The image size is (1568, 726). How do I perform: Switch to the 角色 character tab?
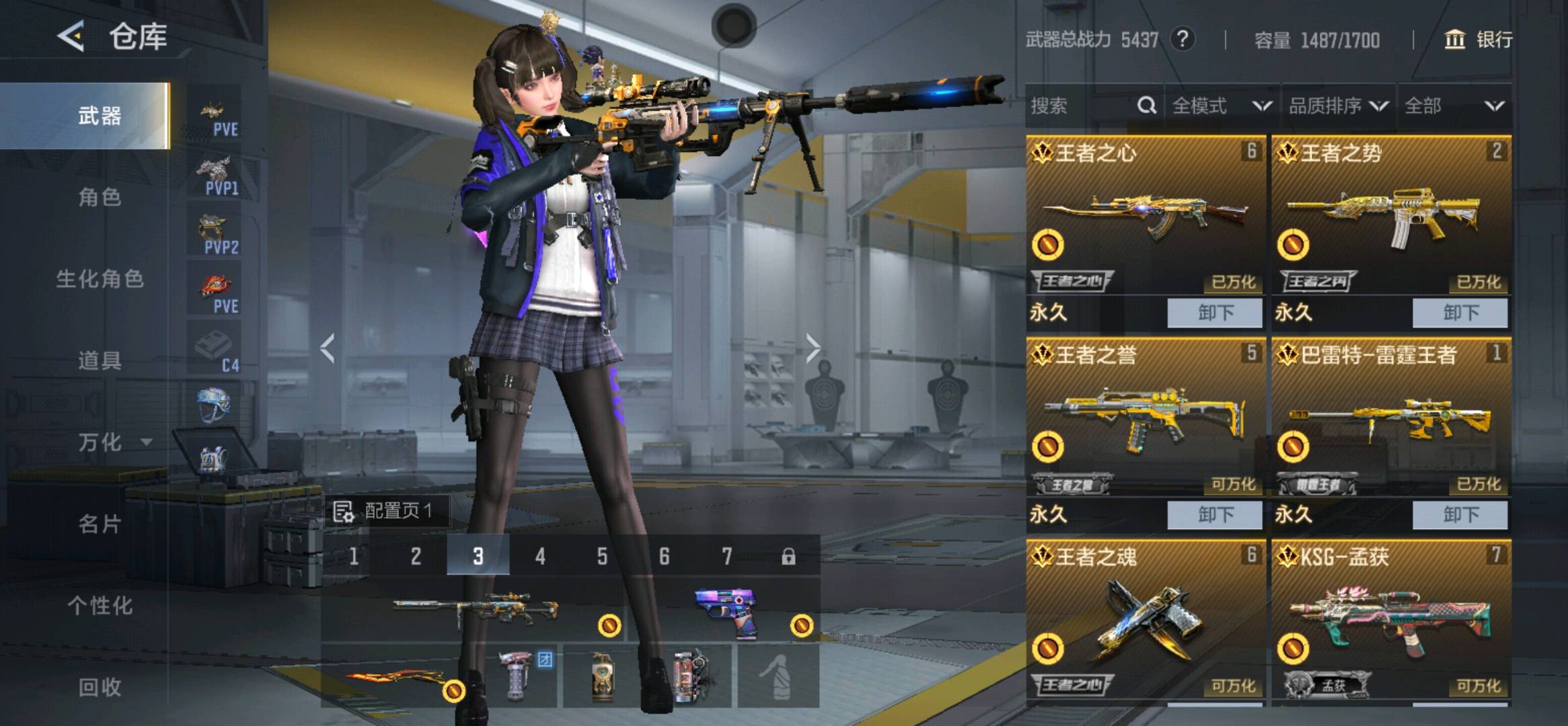click(x=100, y=198)
